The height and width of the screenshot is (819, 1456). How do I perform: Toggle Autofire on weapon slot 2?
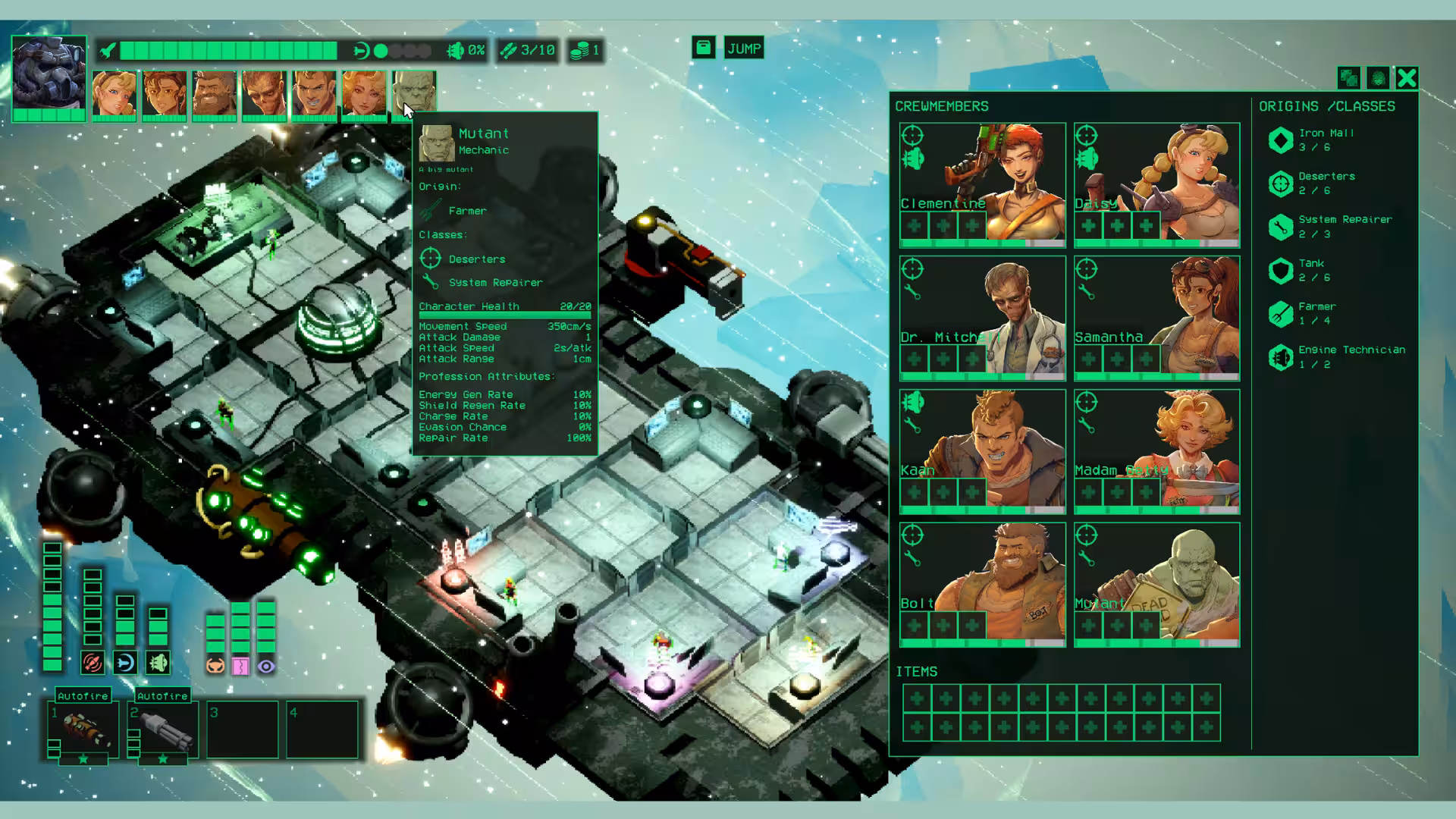pos(162,695)
